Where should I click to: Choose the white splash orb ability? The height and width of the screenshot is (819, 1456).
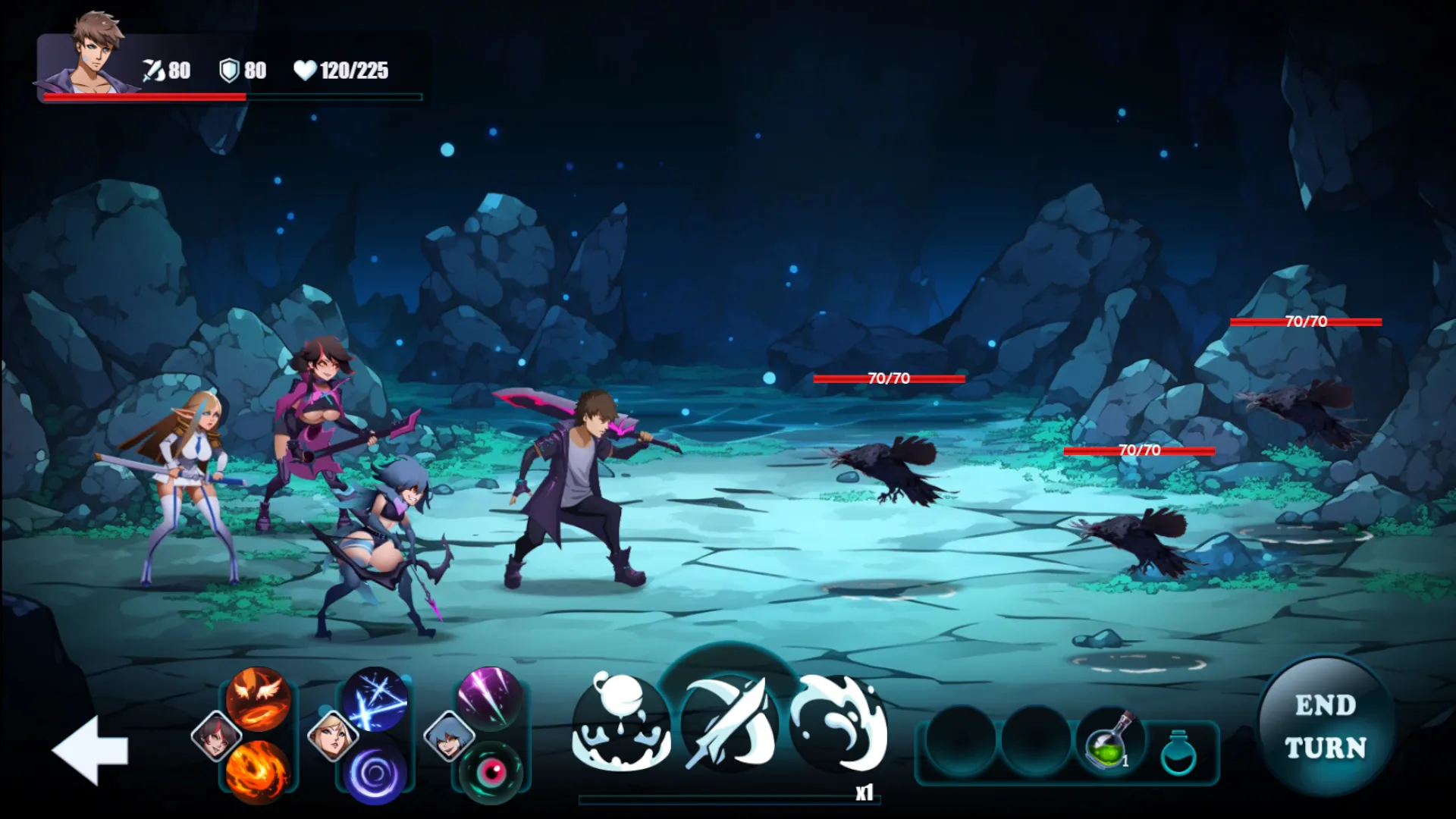(621, 723)
